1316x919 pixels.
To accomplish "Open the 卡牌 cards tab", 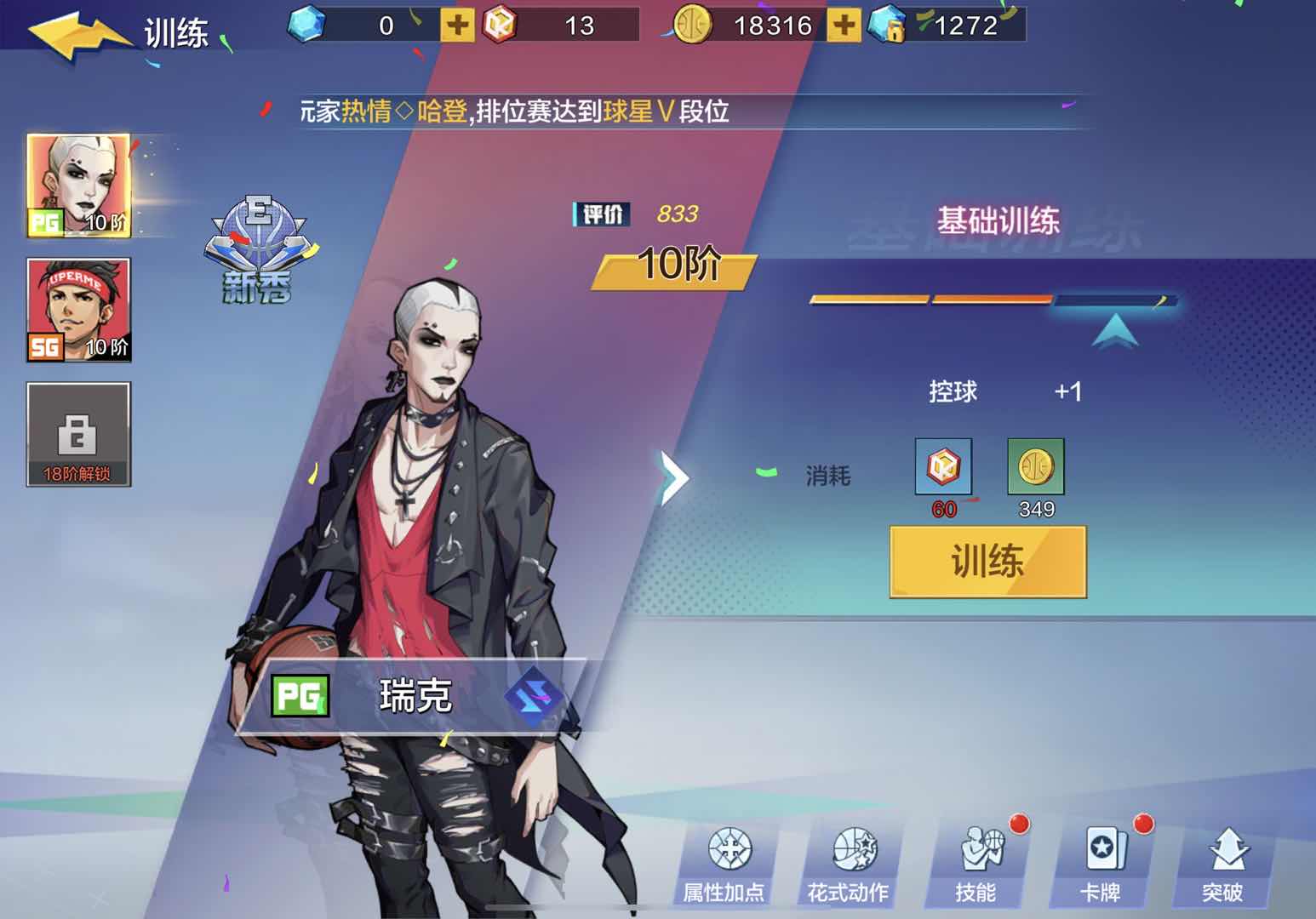I will [1100, 864].
